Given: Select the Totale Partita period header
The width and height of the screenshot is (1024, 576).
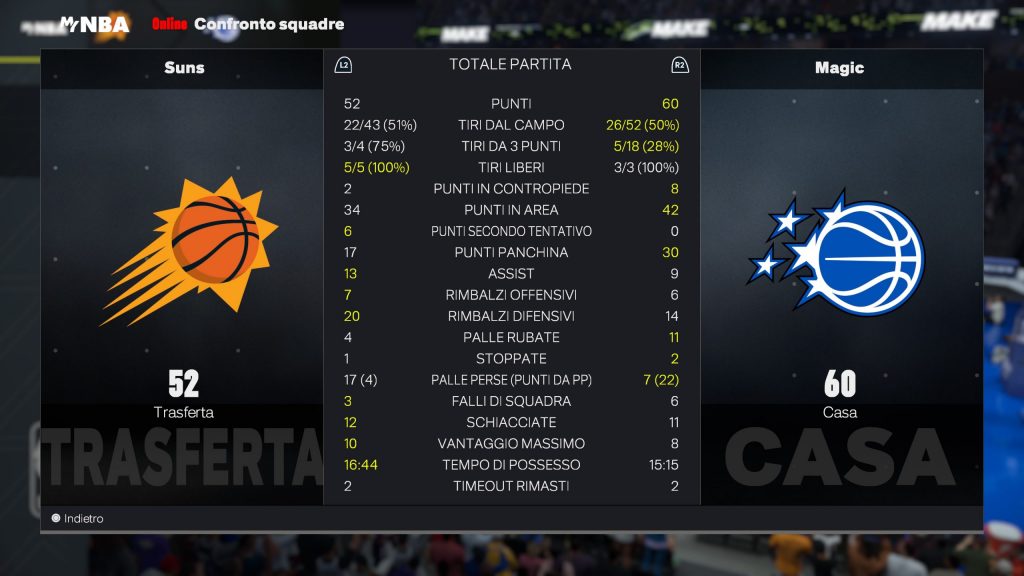Looking at the screenshot, I should pos(510,65).
